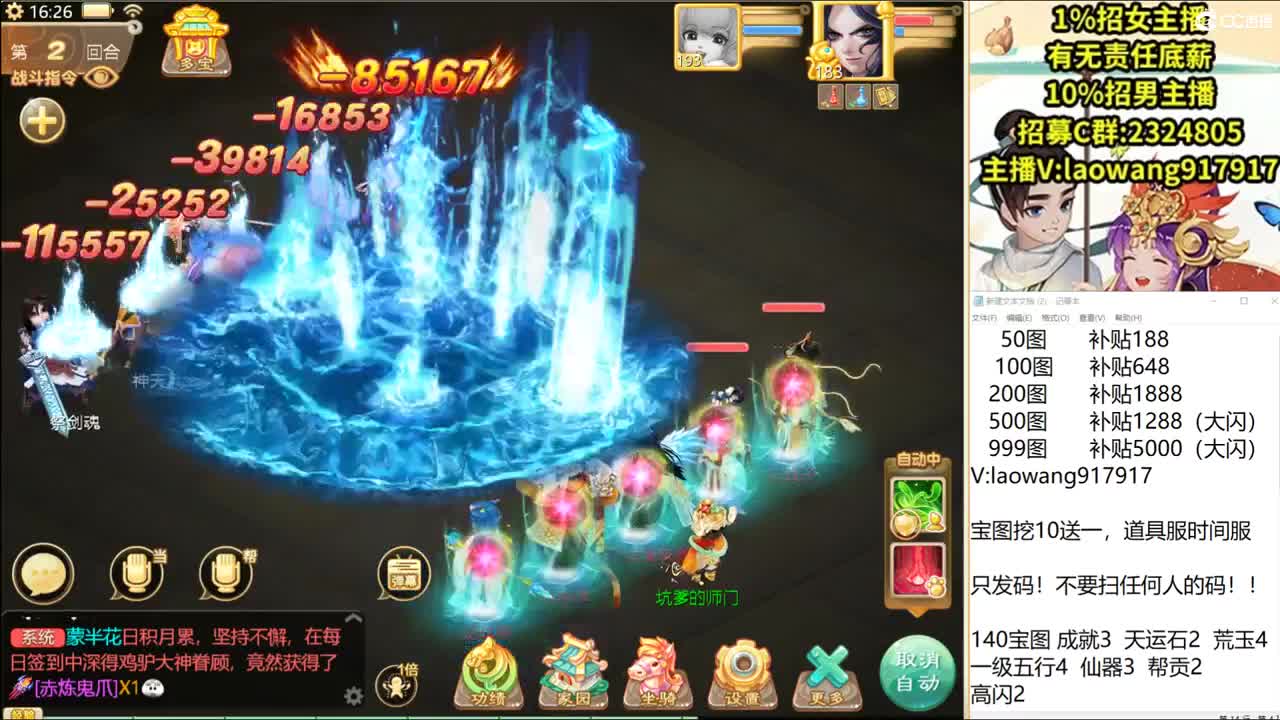Open the chat bubble icon
Image resolution: width=1280 pixels, height=720 pixels.
[40, 575]
